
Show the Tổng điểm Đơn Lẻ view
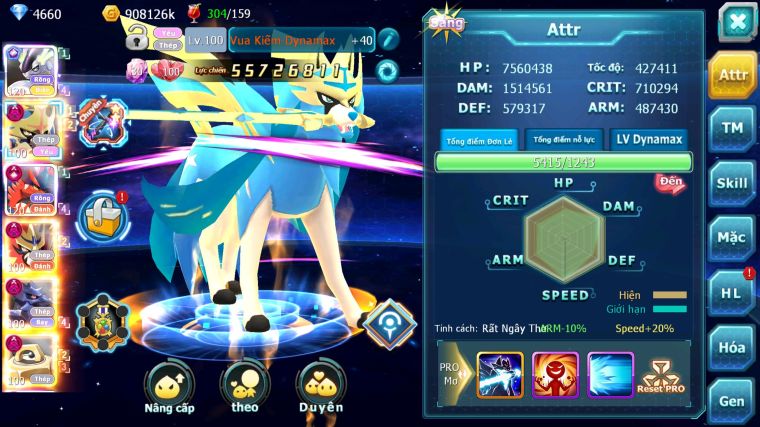click(x=478, y=141)
